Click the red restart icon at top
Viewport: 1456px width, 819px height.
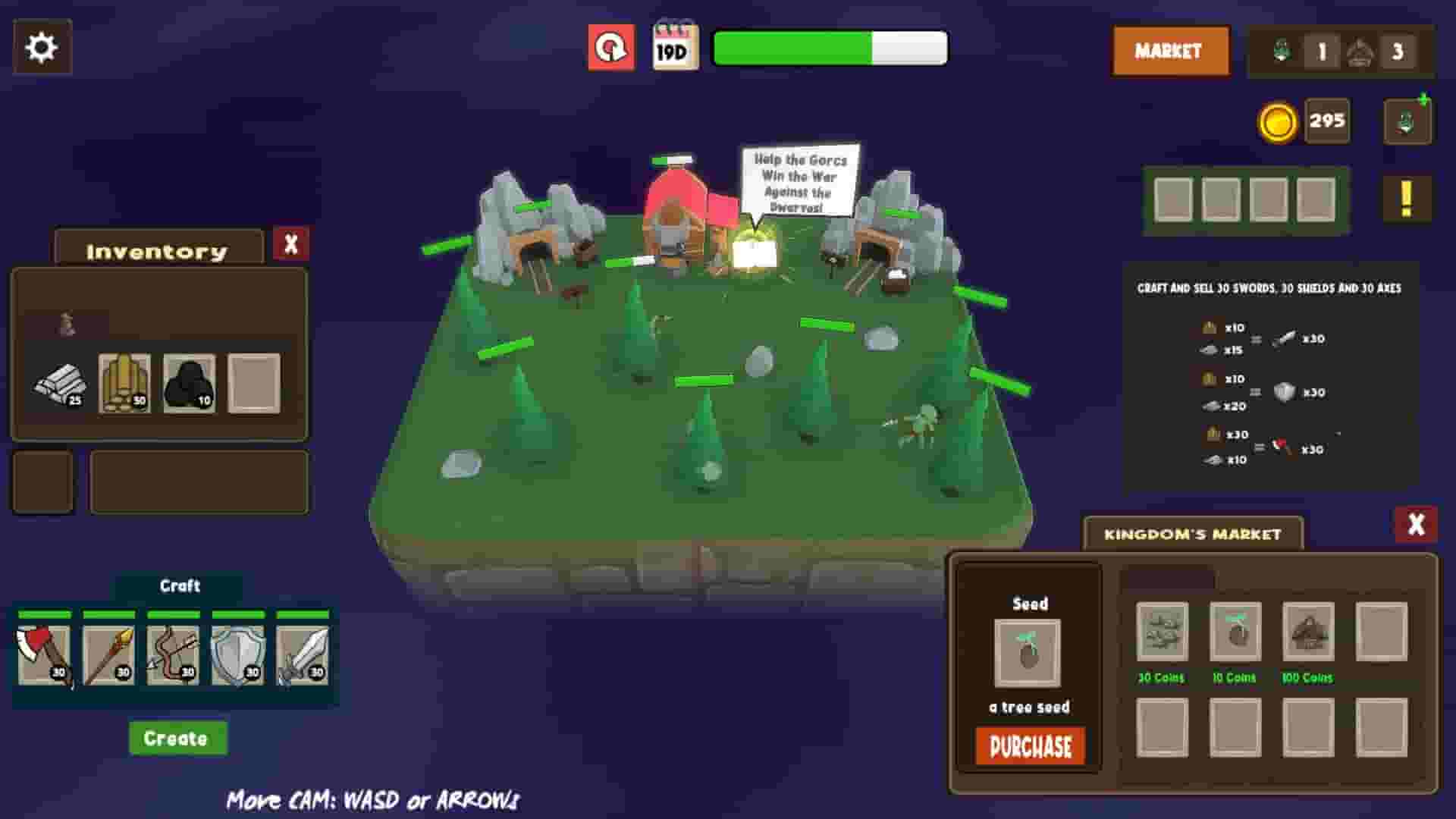tap(611, 47)
